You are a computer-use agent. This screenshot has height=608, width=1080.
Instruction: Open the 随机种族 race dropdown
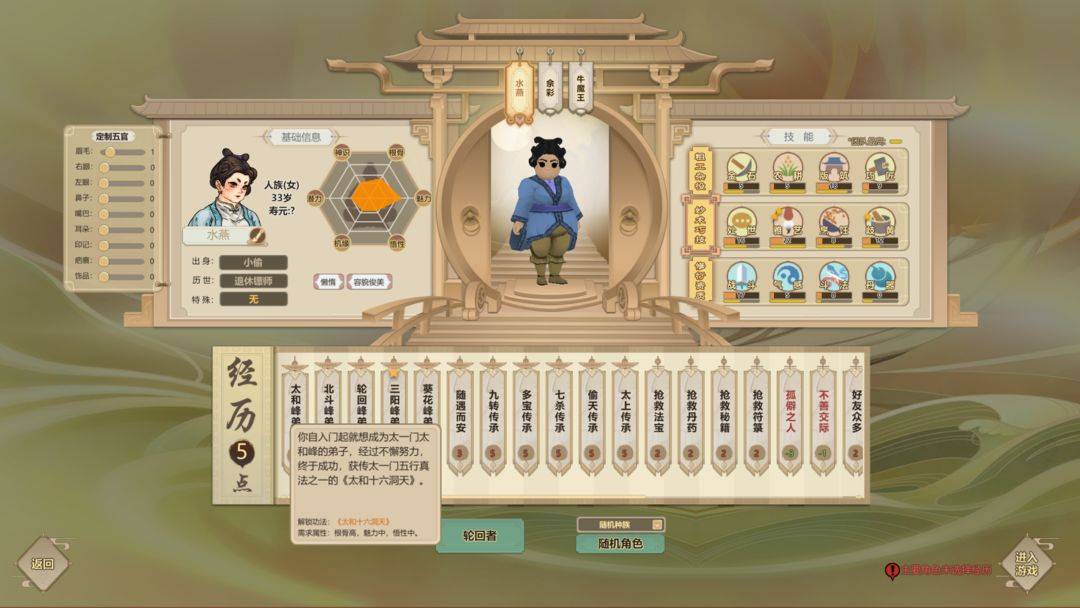coord(620,524)
